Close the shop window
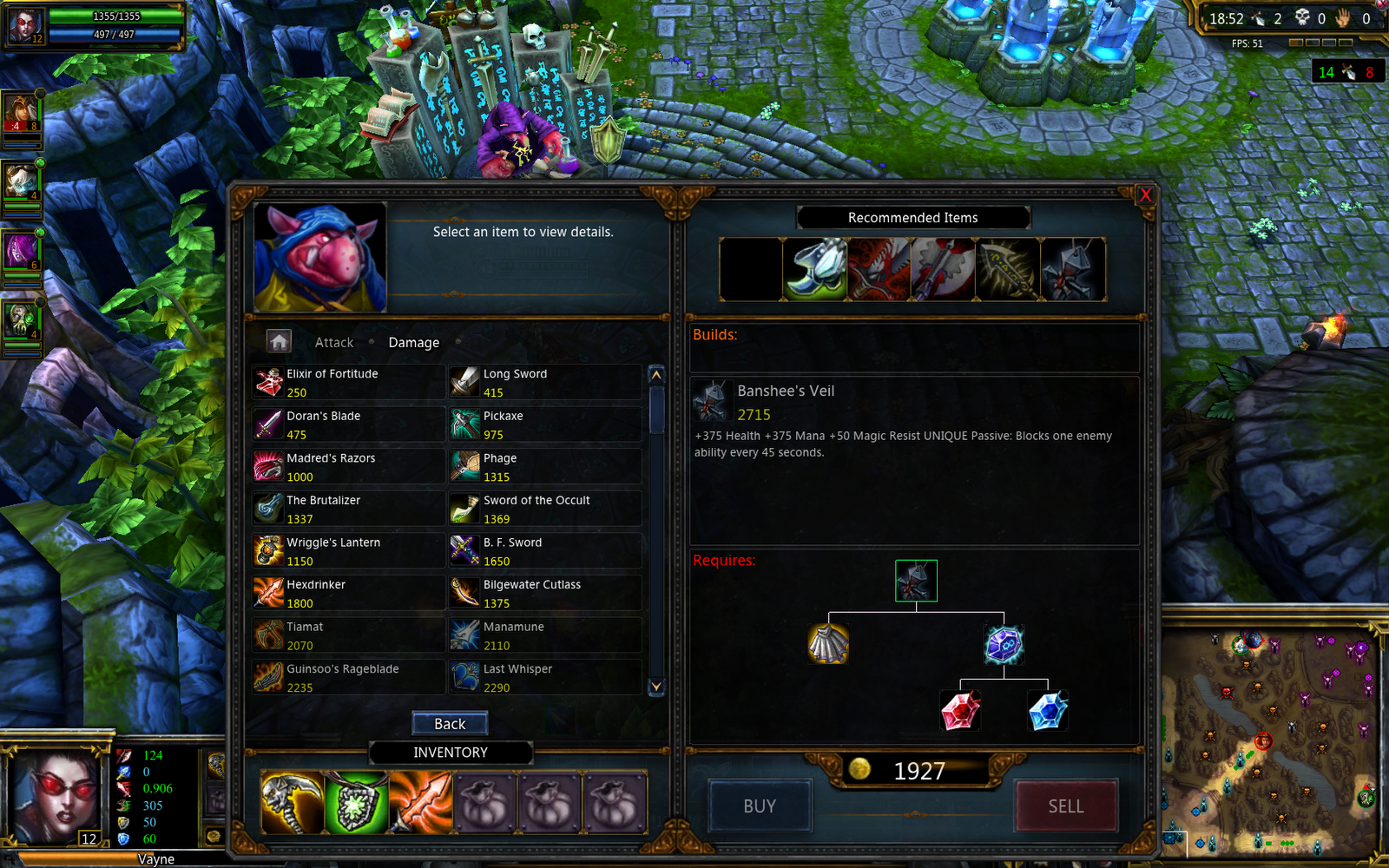The height and width of the screenshot is (868, 1389). [1145, 194]
